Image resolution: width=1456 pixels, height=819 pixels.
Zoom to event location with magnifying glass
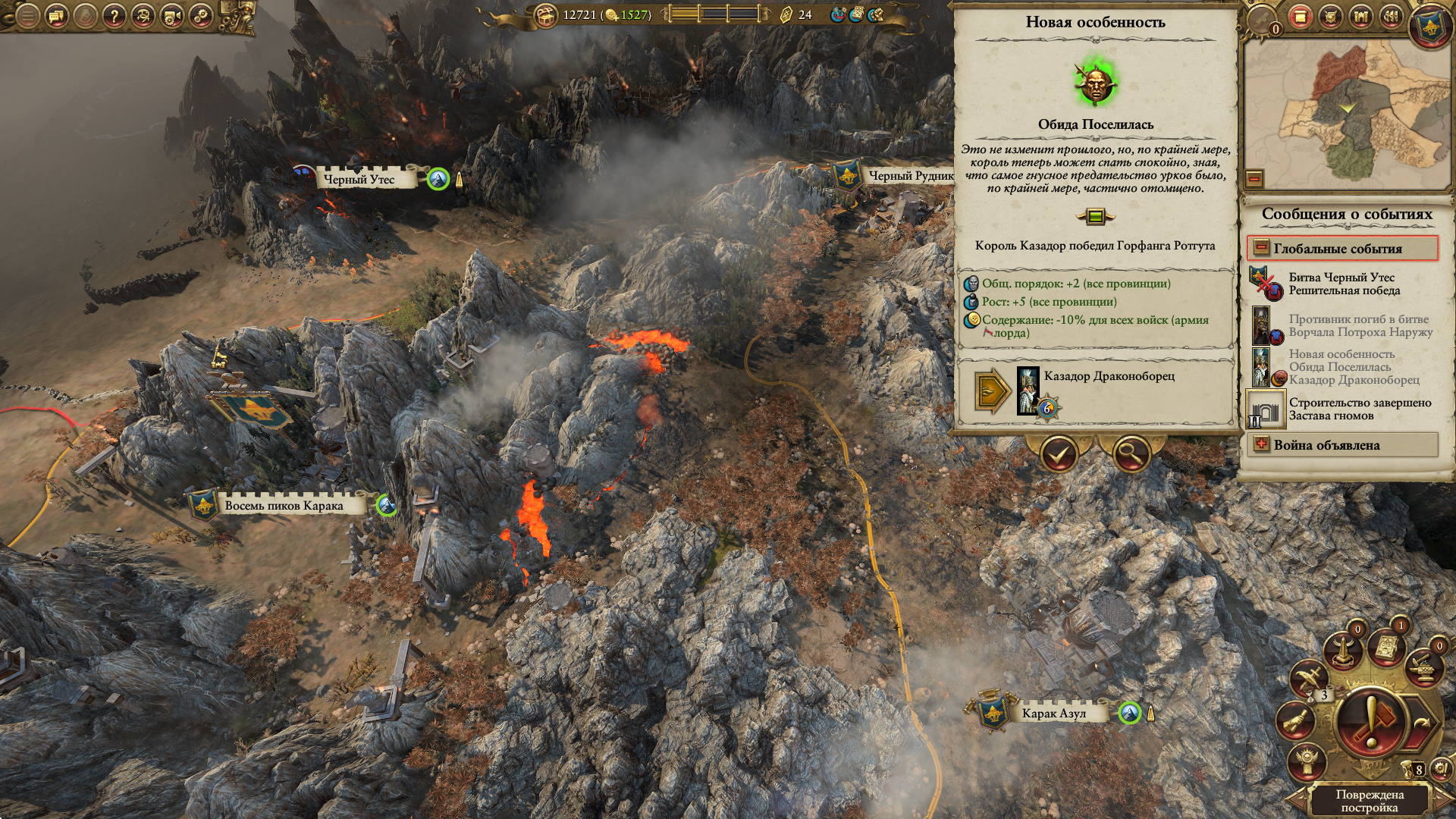[x=1131, y=455]
